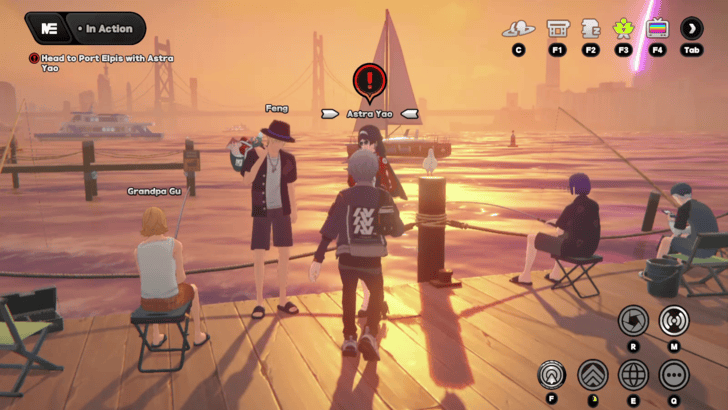728x410 pixels.
Task: Activate the radio signal button
Action: coord(674,321)
